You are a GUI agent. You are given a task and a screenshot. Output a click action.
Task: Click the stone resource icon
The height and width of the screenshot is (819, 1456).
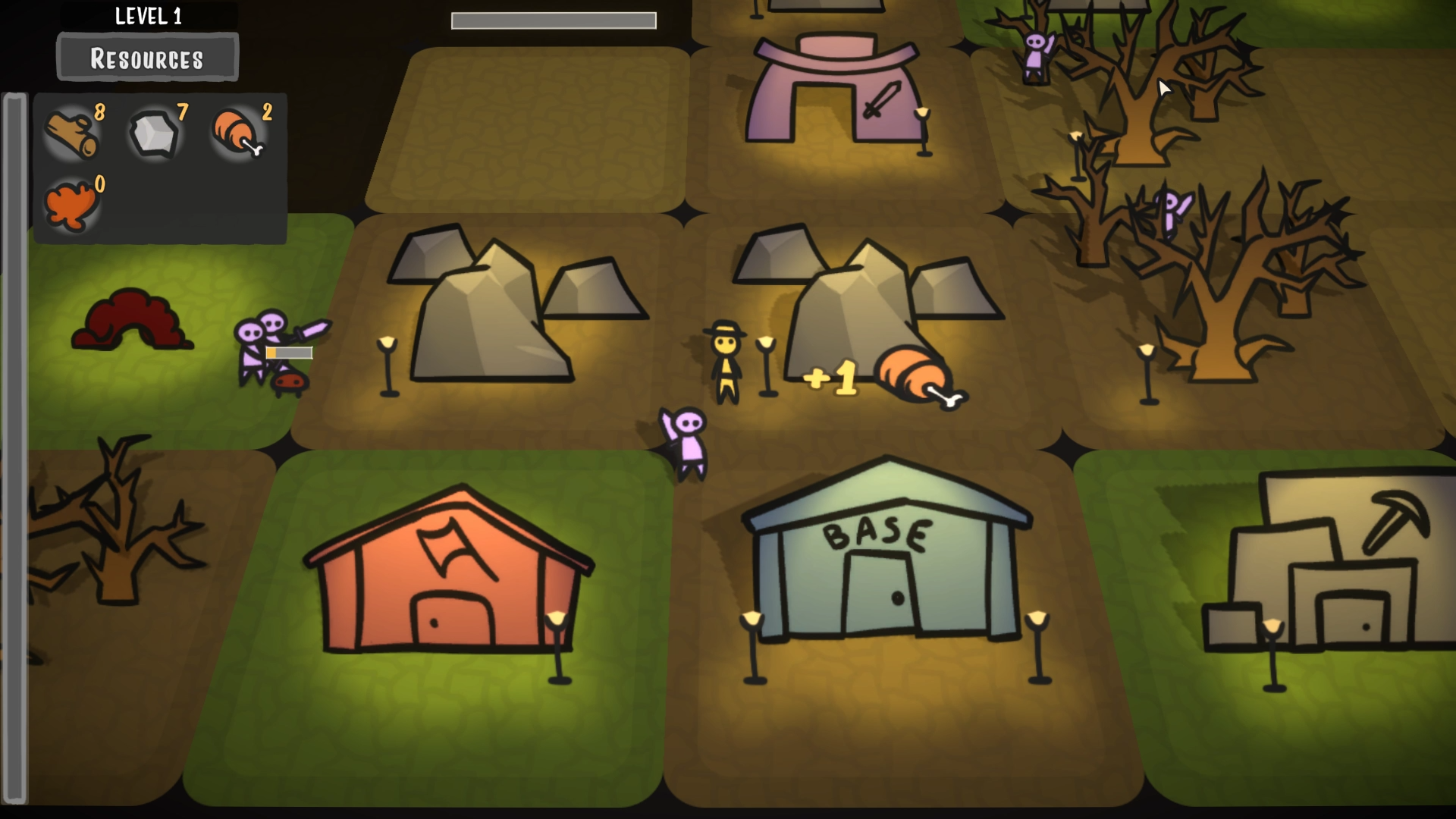[155, 135]
